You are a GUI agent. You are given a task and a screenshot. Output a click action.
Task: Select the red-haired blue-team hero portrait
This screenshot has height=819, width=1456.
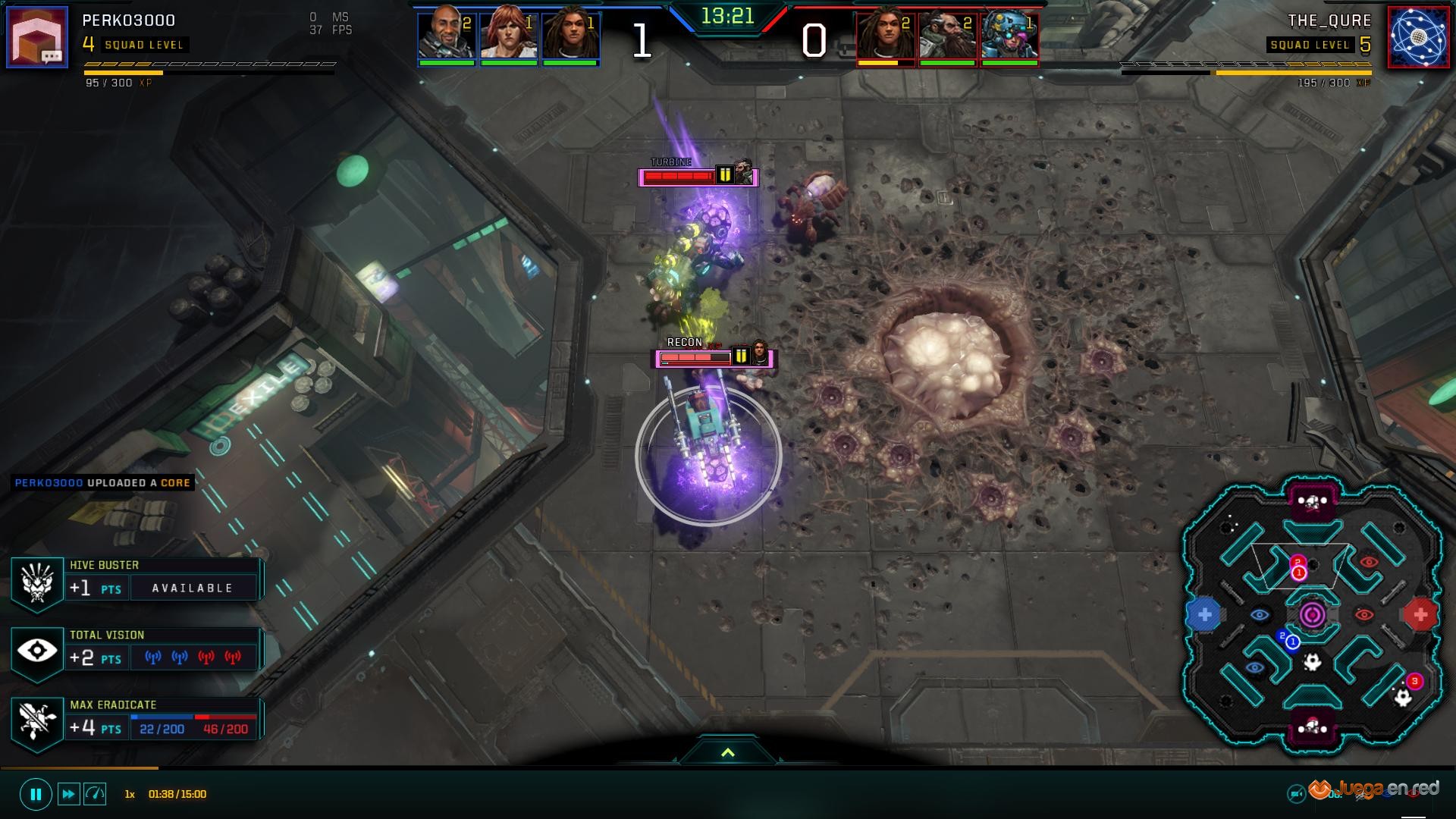coord(509,36)
